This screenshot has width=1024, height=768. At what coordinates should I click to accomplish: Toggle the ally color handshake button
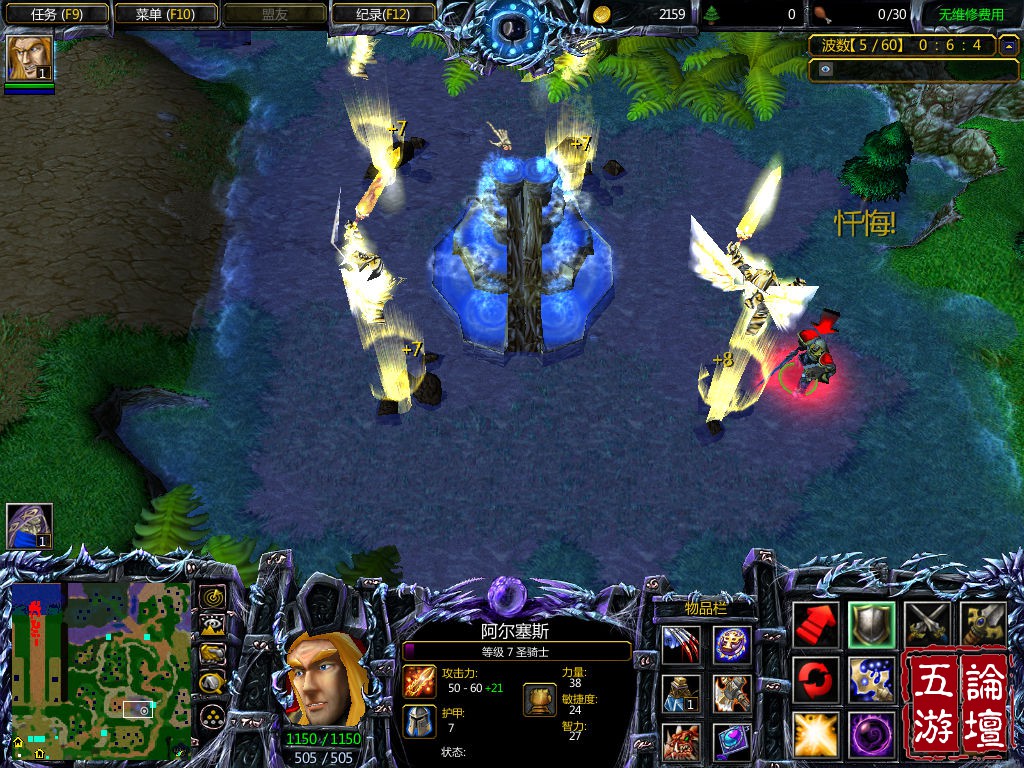tap(212, 655)
